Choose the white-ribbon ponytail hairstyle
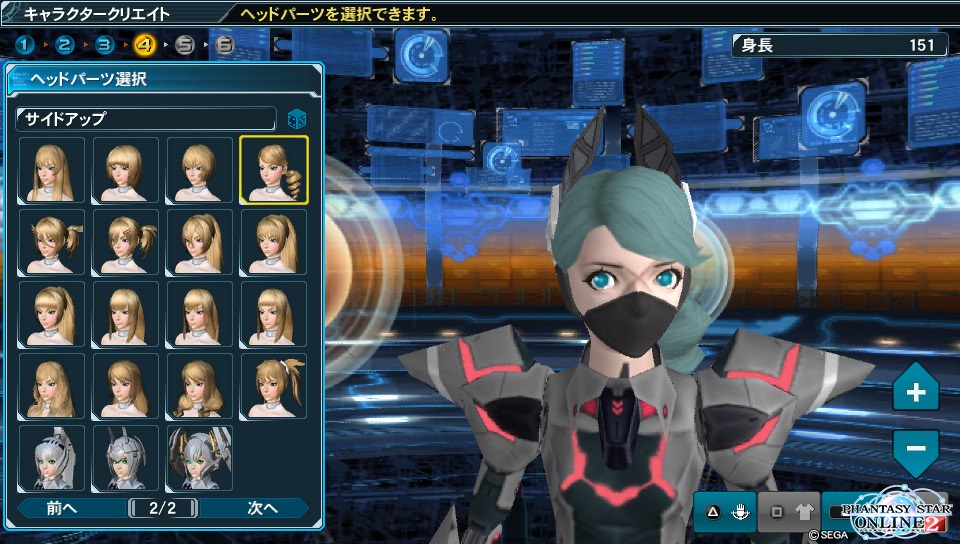960x544 pixels. click(274, 386)
